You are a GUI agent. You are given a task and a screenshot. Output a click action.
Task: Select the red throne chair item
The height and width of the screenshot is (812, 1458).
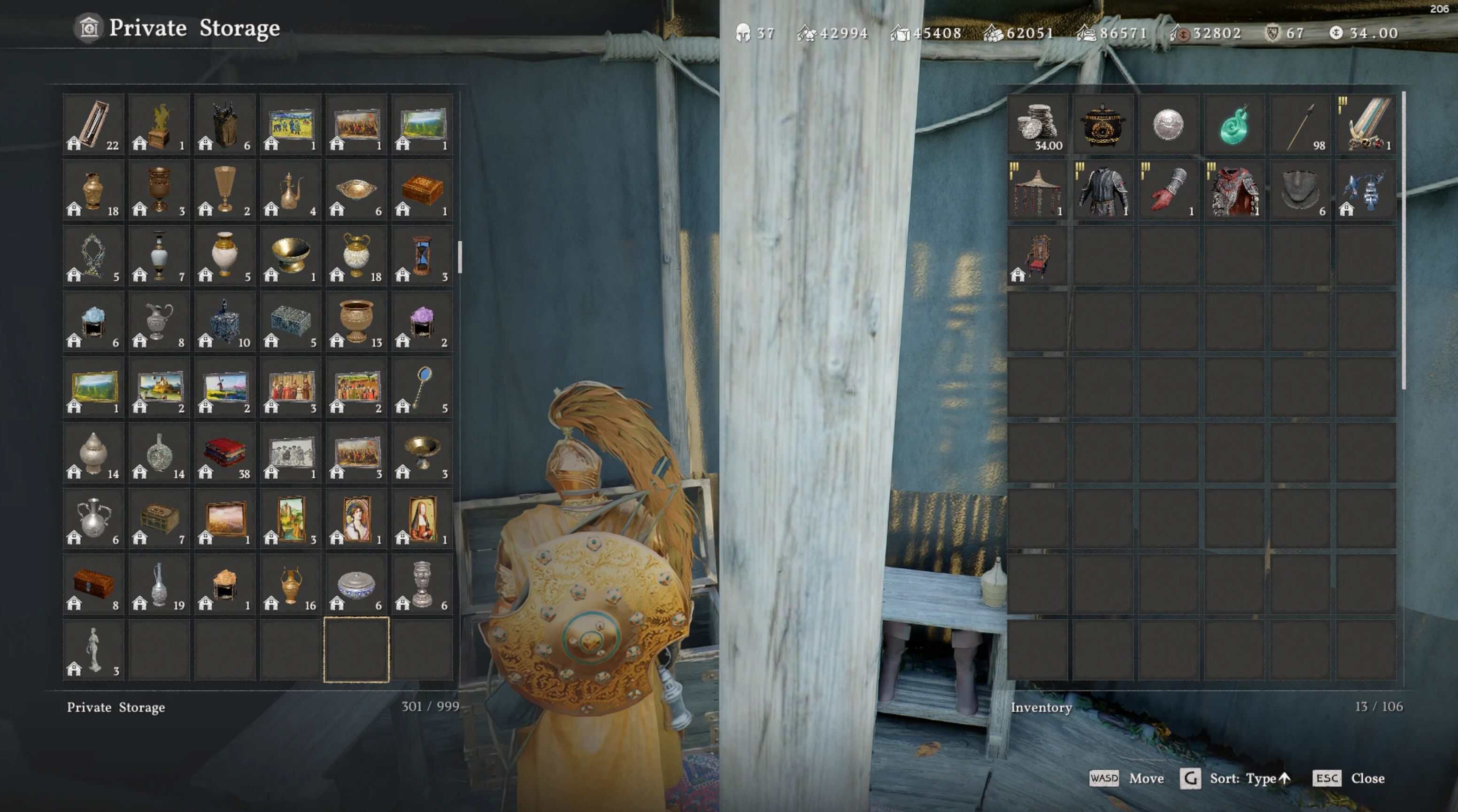pyautogui.click(x=1037, y=255)
